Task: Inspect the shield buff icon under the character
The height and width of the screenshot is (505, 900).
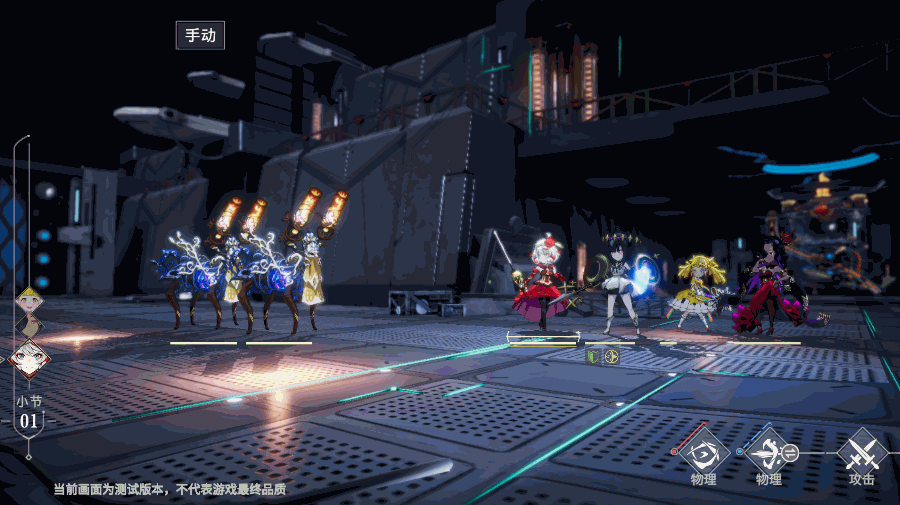Action: pos(593,355)
